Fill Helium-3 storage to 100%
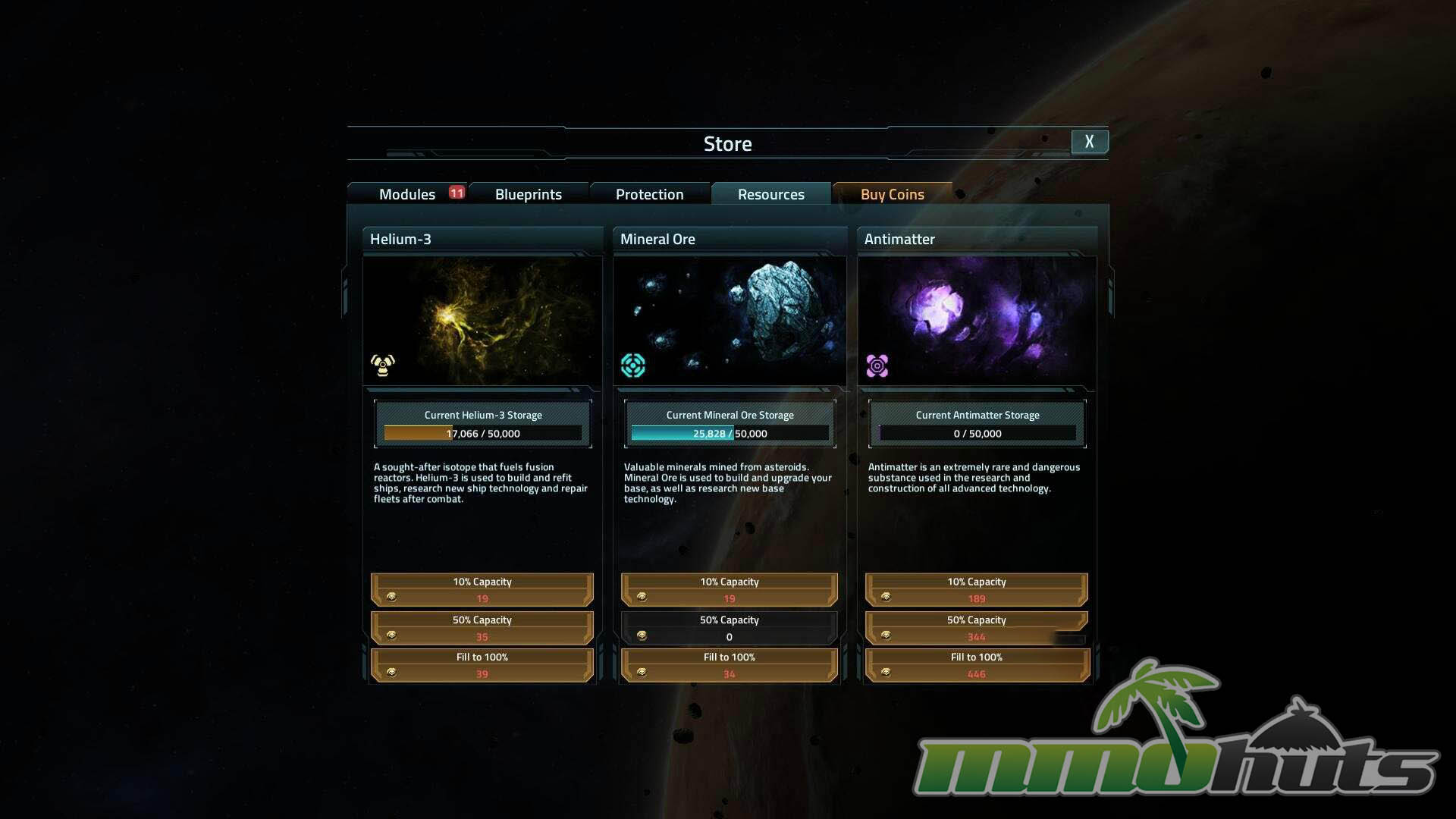Viewport: 1456px width, 819px height. point(482,665)
